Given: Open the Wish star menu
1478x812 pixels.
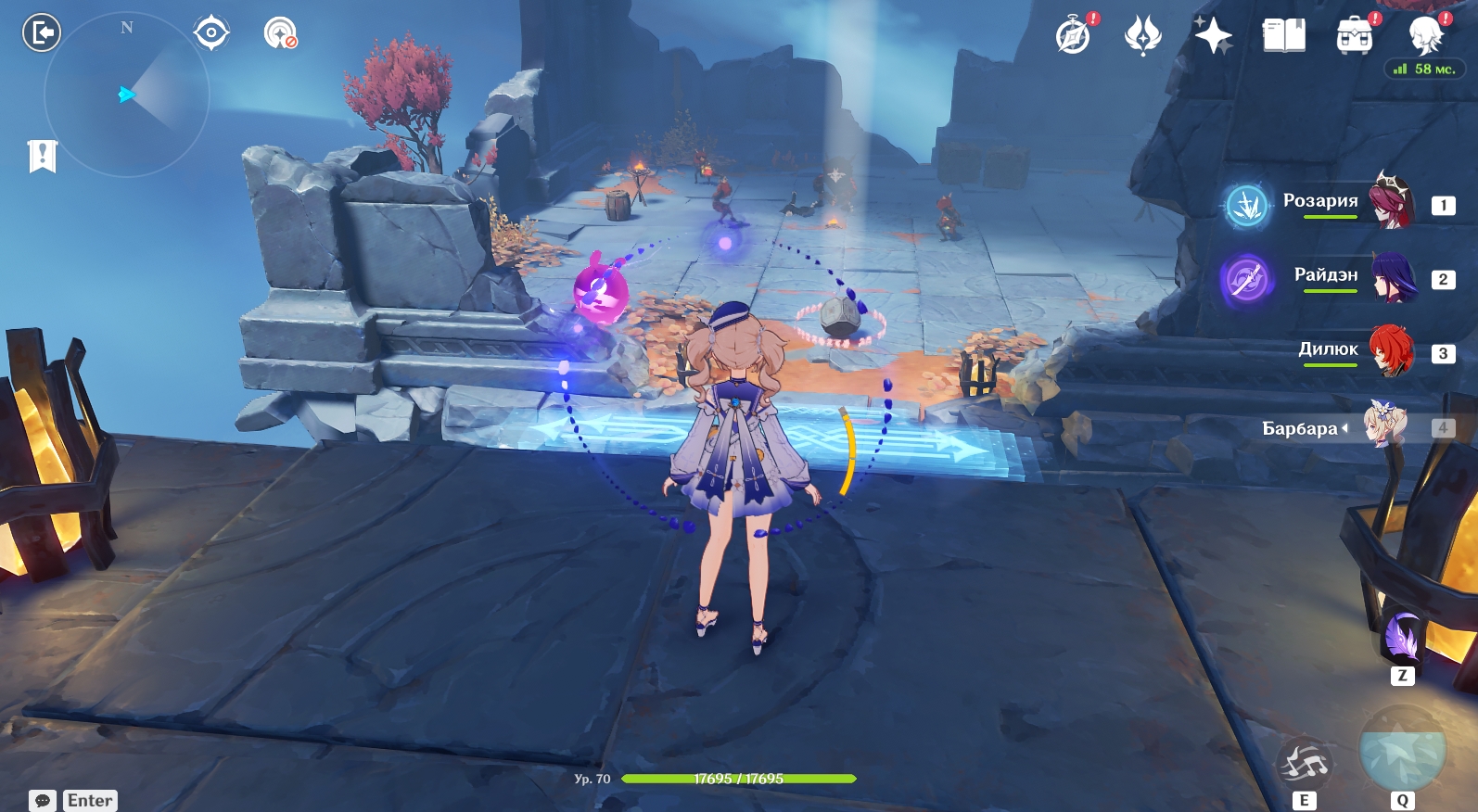Looking at the screenshot, I should 1213,35.
